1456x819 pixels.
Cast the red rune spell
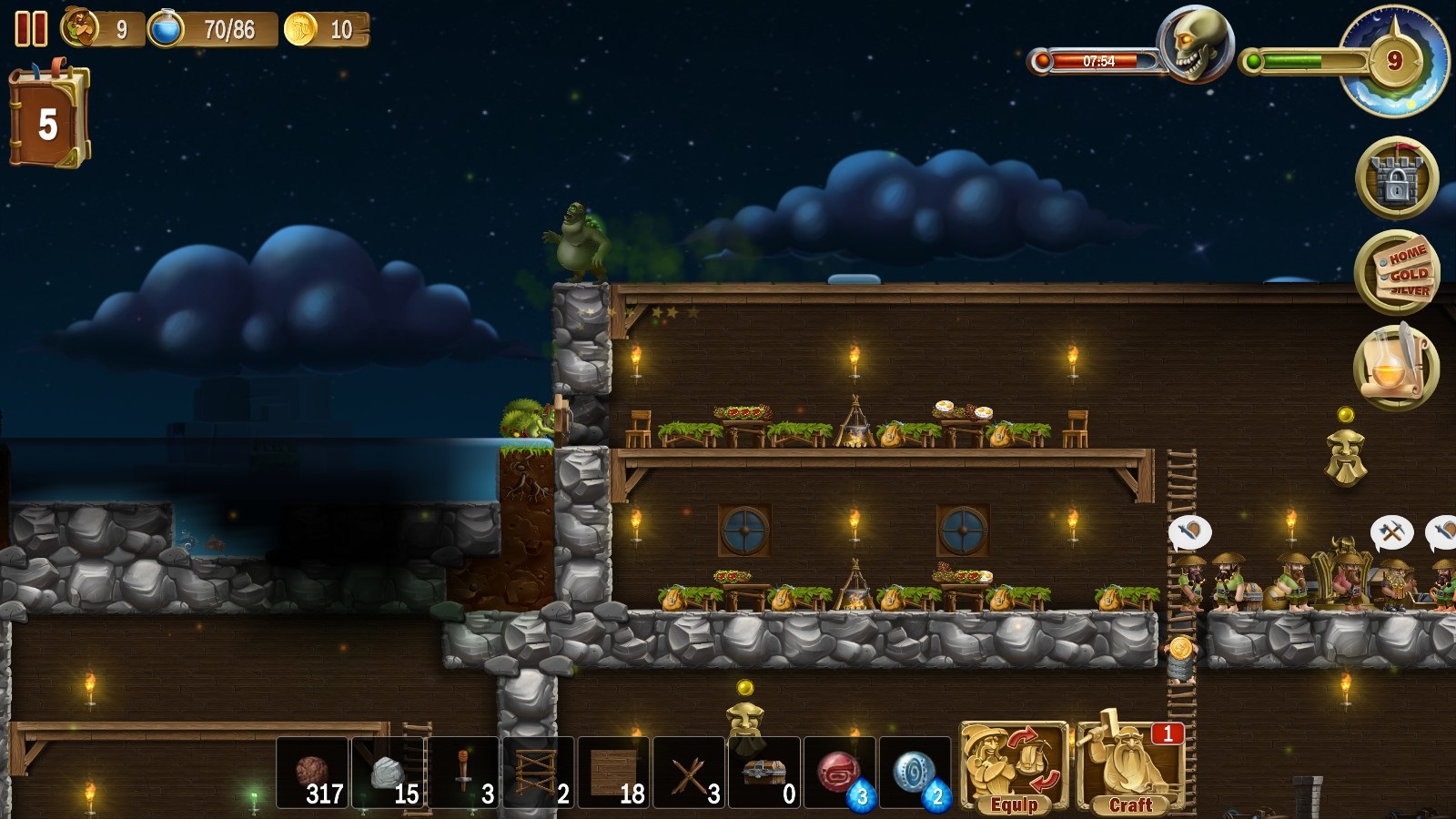pos(840,773)
